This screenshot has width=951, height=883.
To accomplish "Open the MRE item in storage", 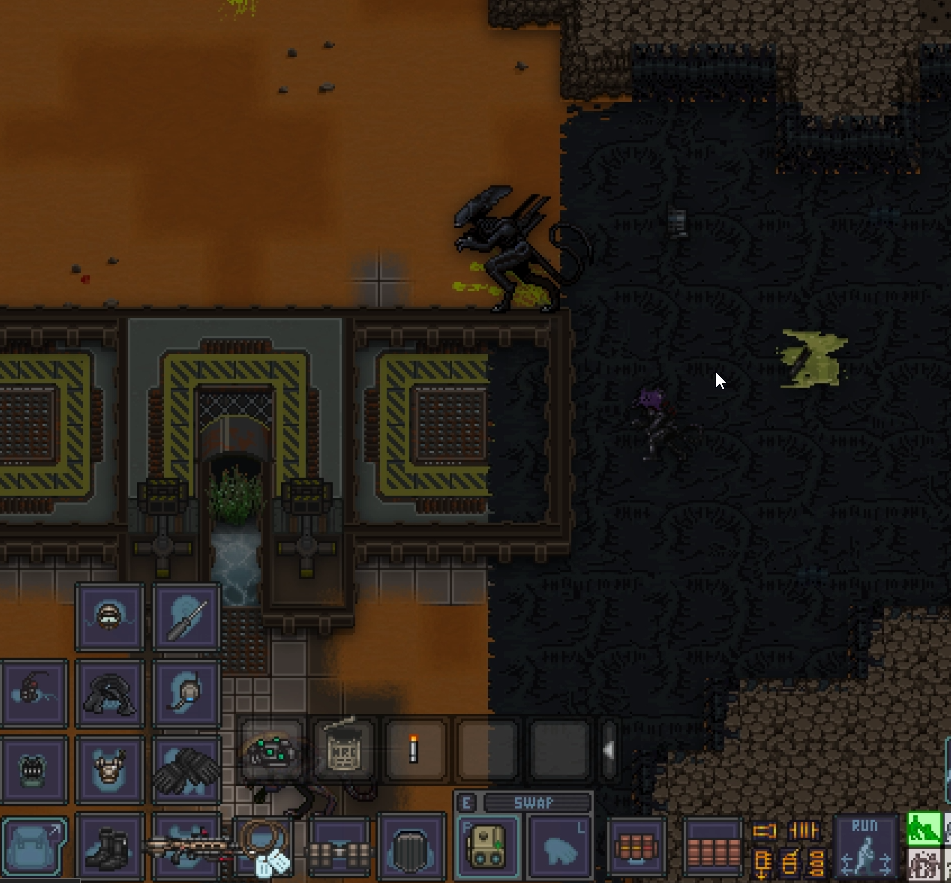I will click(x=343, y=749).
